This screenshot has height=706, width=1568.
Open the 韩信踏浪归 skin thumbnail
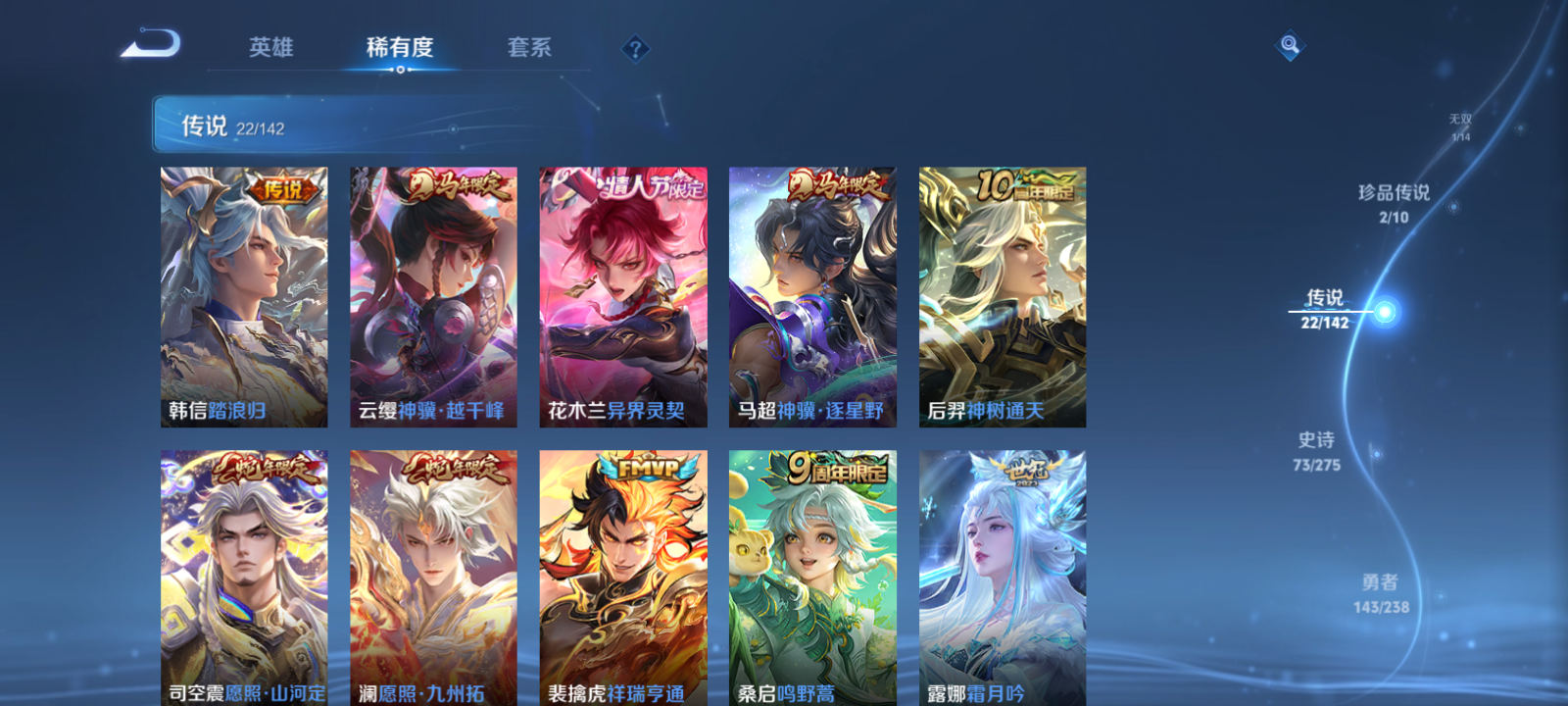pyautogui.click(x=241, y=294)
